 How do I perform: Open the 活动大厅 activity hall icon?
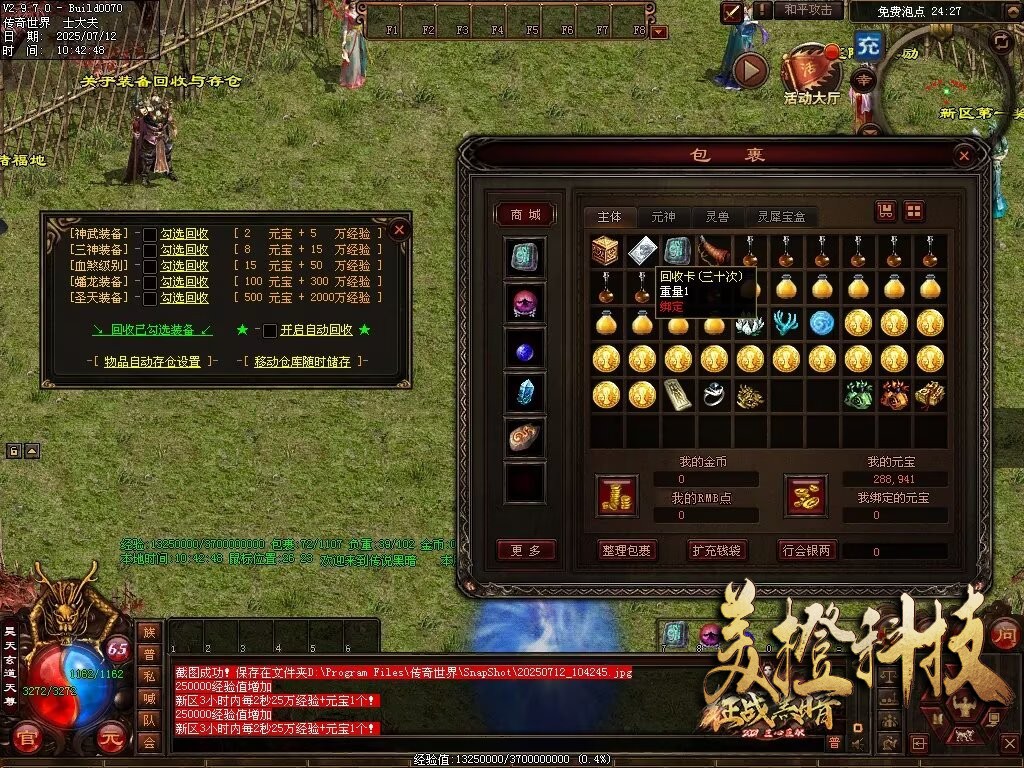pyautogui.click(x=811, y=75)
